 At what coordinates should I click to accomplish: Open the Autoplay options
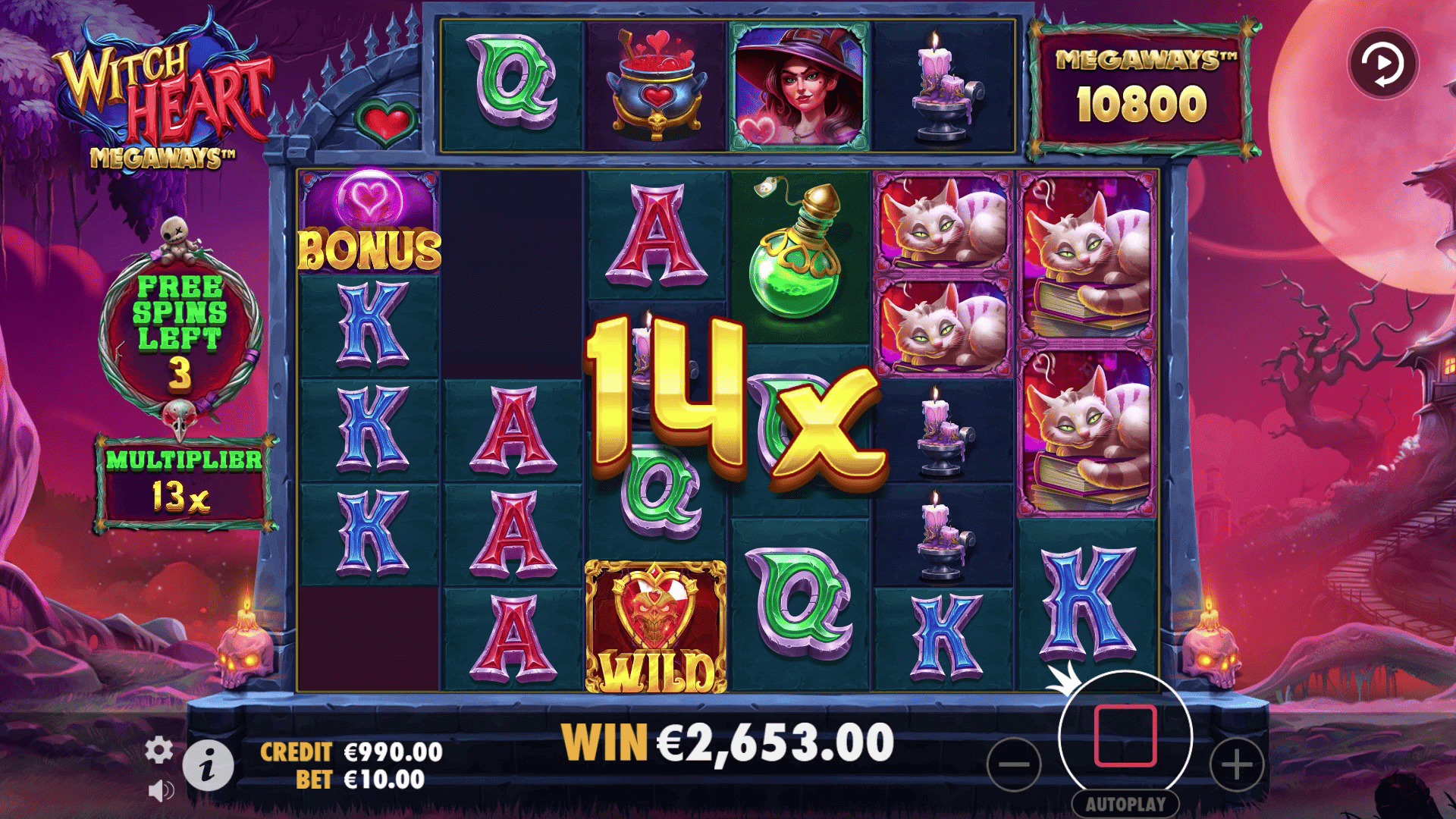1125,804
